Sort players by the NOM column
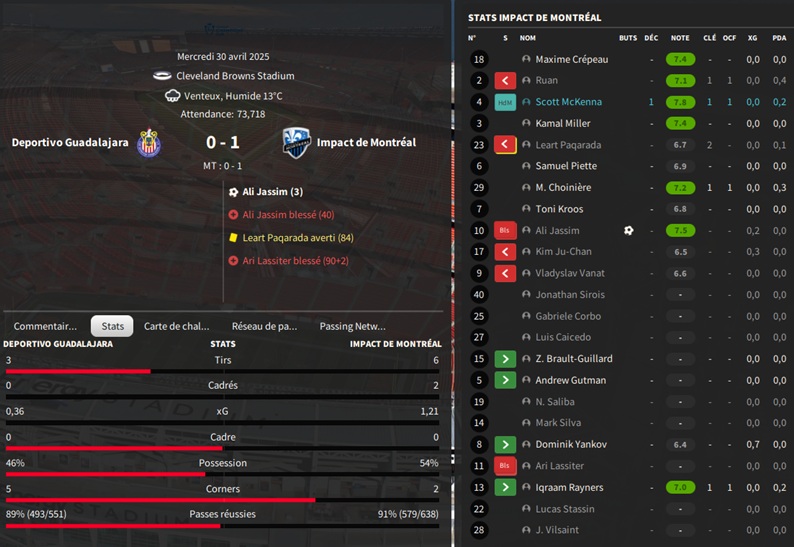 click(528, 38)
